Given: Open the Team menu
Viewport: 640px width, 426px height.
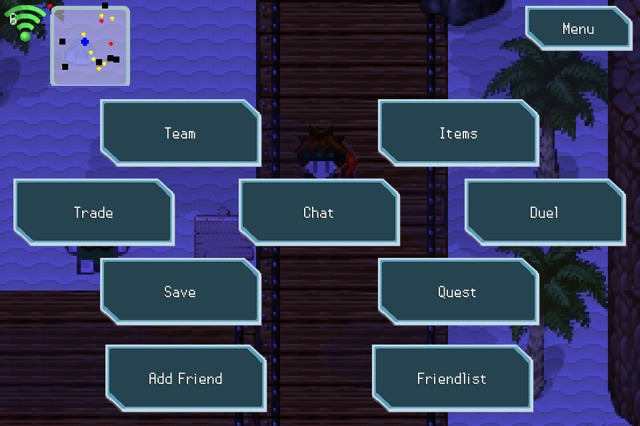Looking at the screenshot, I should click(x=180, y=133).
